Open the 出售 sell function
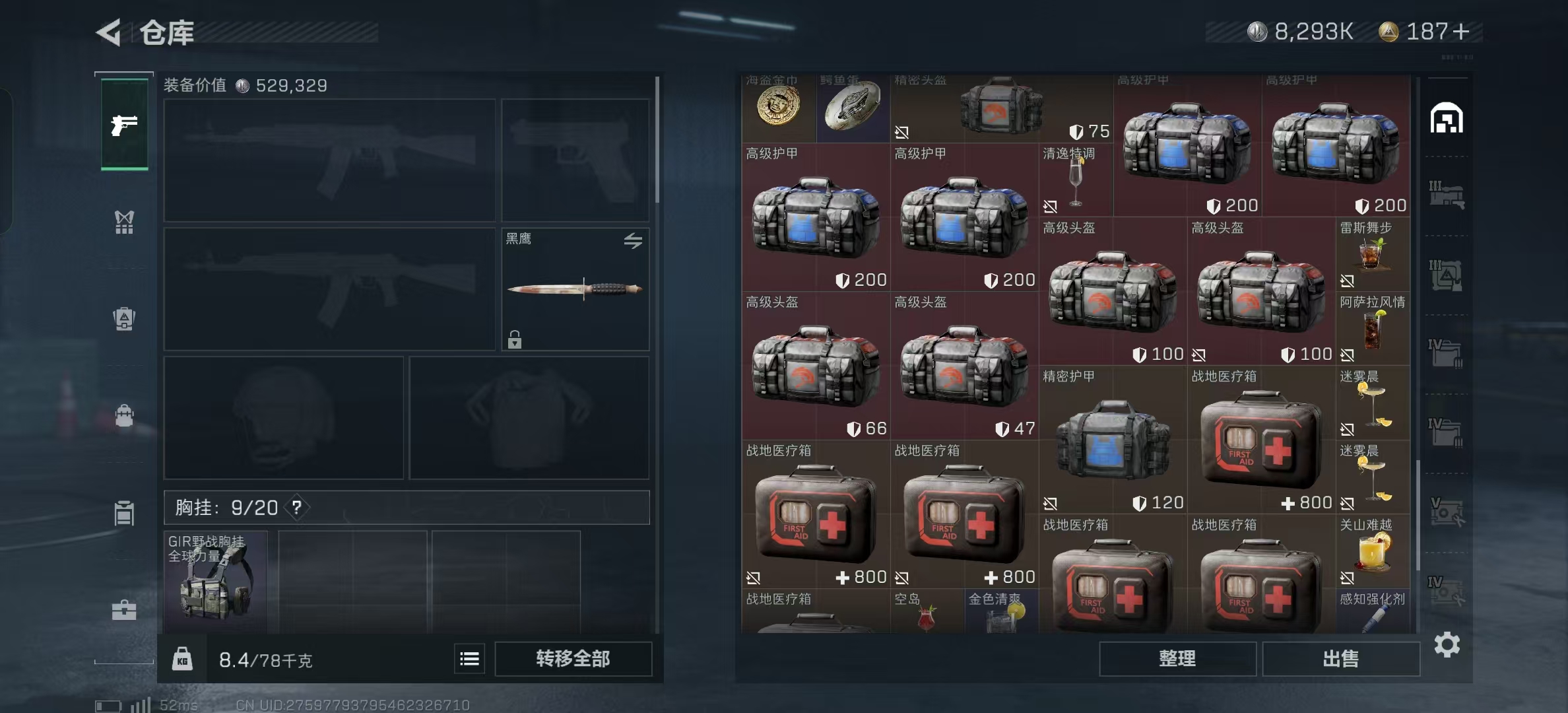The height and width of the screenshot is (713, 1568). (1341, 659)
